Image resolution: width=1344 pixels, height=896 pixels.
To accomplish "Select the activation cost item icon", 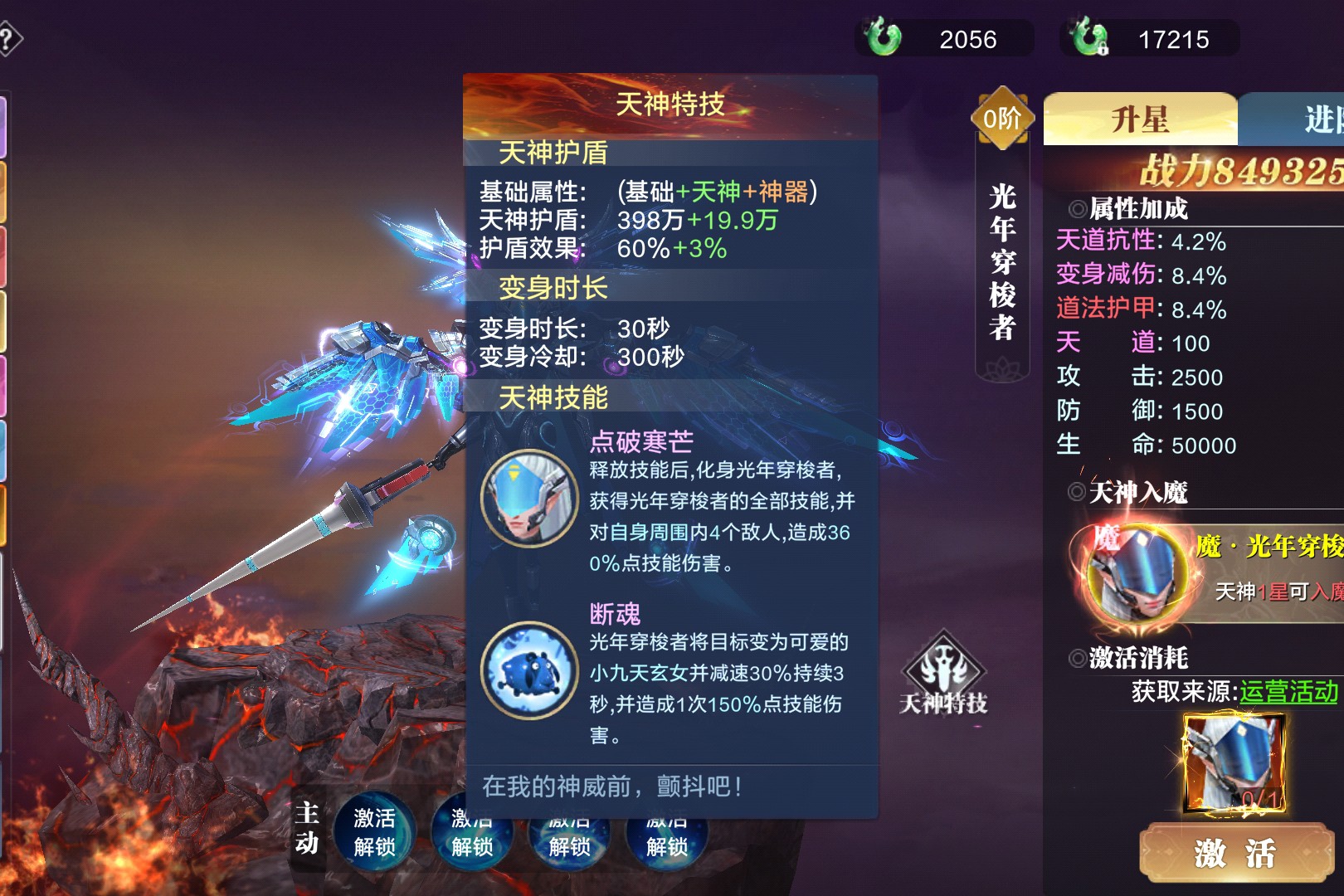I will click(1235, 764).
